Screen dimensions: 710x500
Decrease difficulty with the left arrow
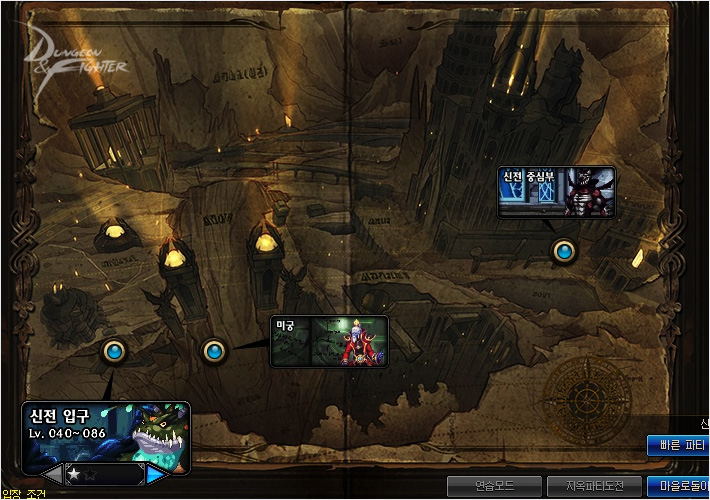[x=52, y=473]
